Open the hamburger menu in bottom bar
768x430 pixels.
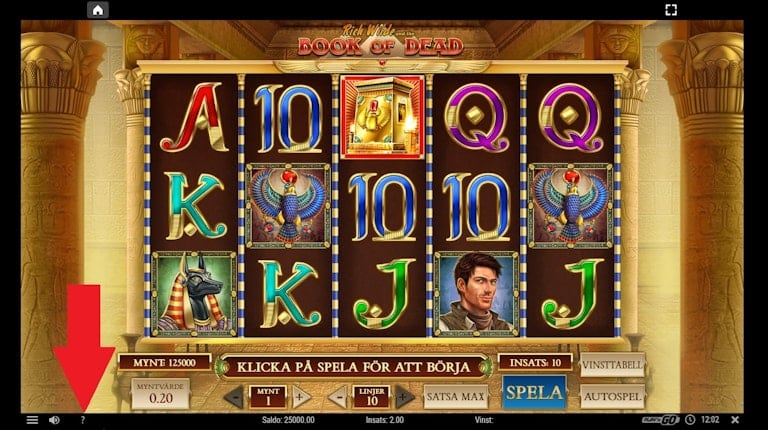(x=32, y=420)
